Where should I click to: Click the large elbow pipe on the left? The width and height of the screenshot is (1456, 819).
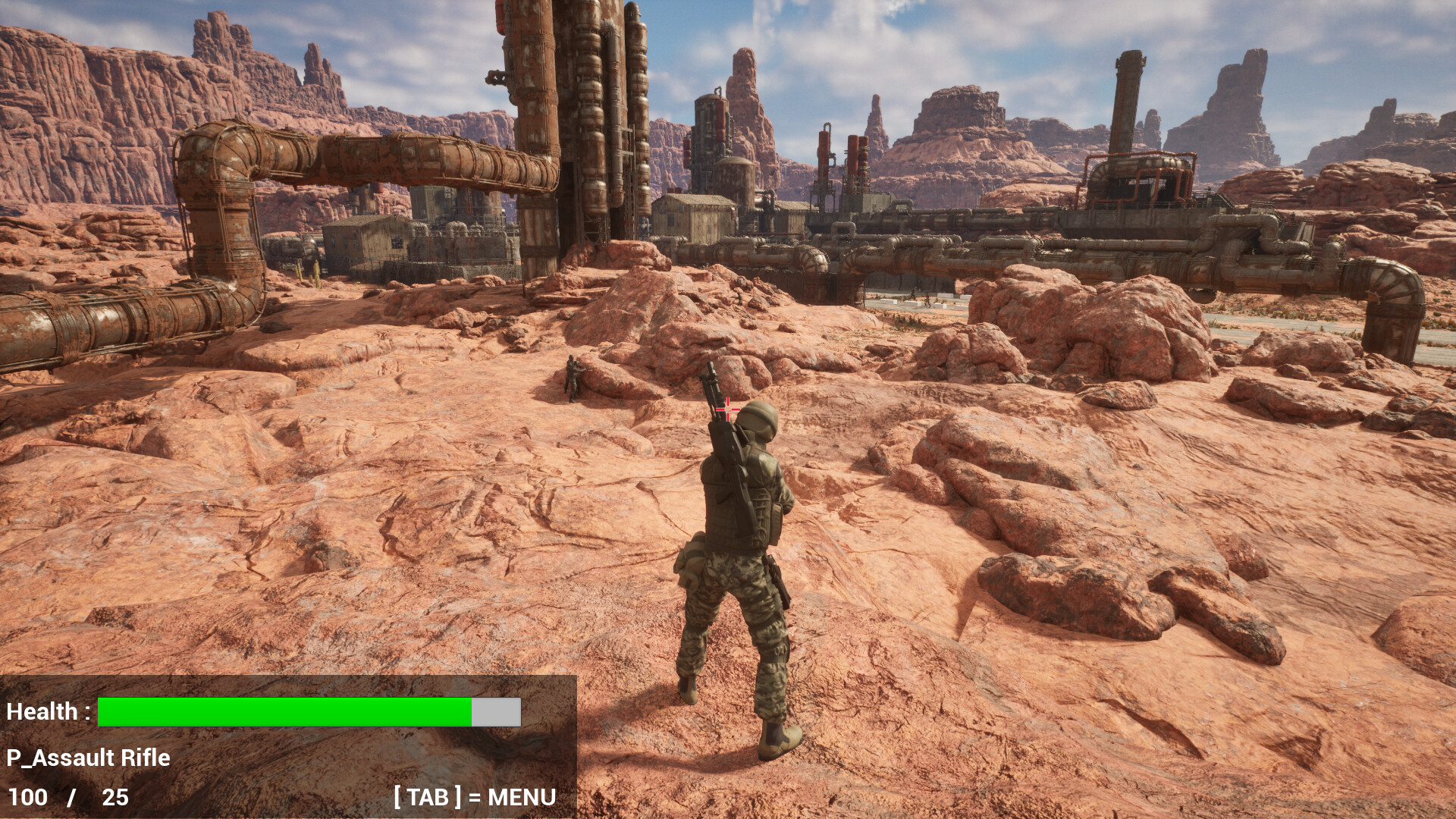212,174
